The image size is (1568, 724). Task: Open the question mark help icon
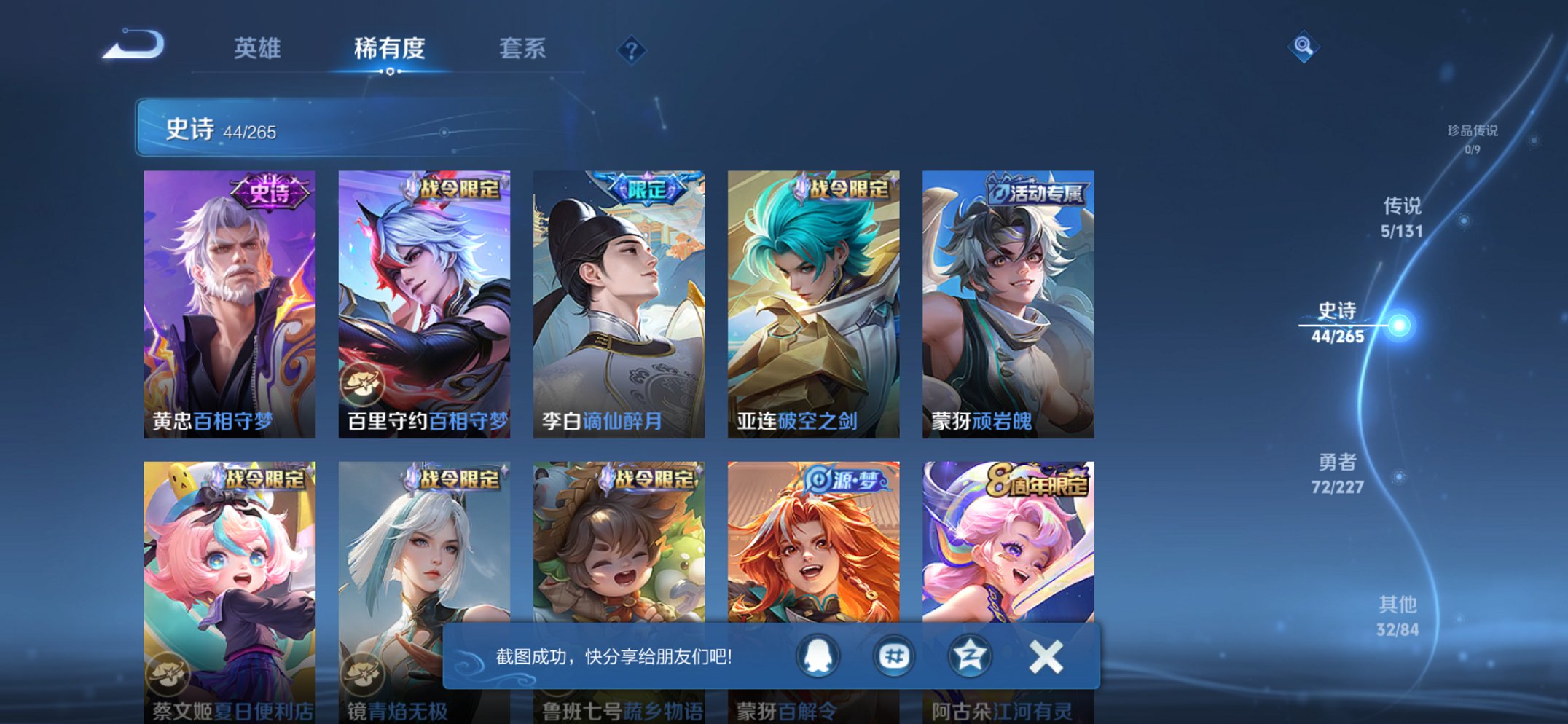click(632, 50)
